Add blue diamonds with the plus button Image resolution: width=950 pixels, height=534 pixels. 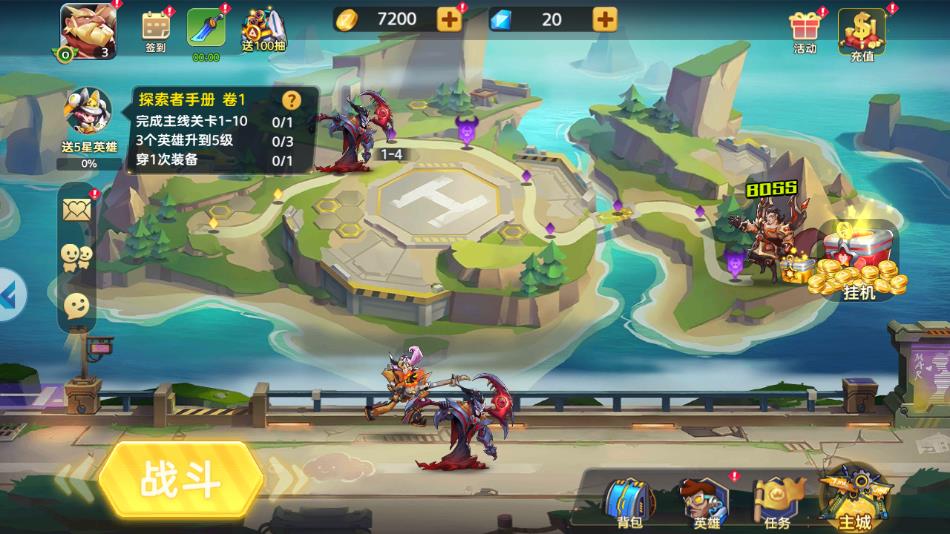click(x=605, y=19)
